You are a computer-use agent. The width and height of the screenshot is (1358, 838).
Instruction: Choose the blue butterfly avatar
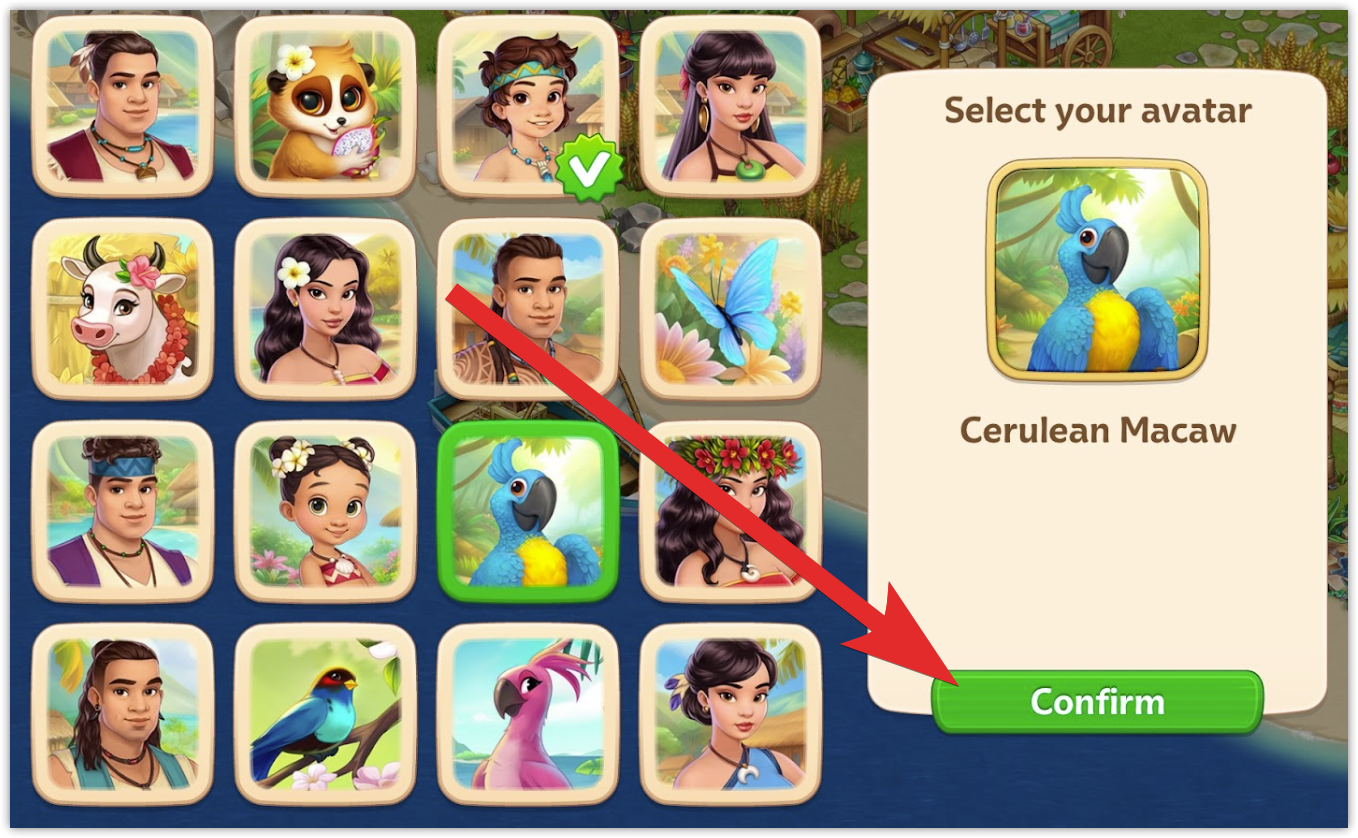(x=730, y=309)
